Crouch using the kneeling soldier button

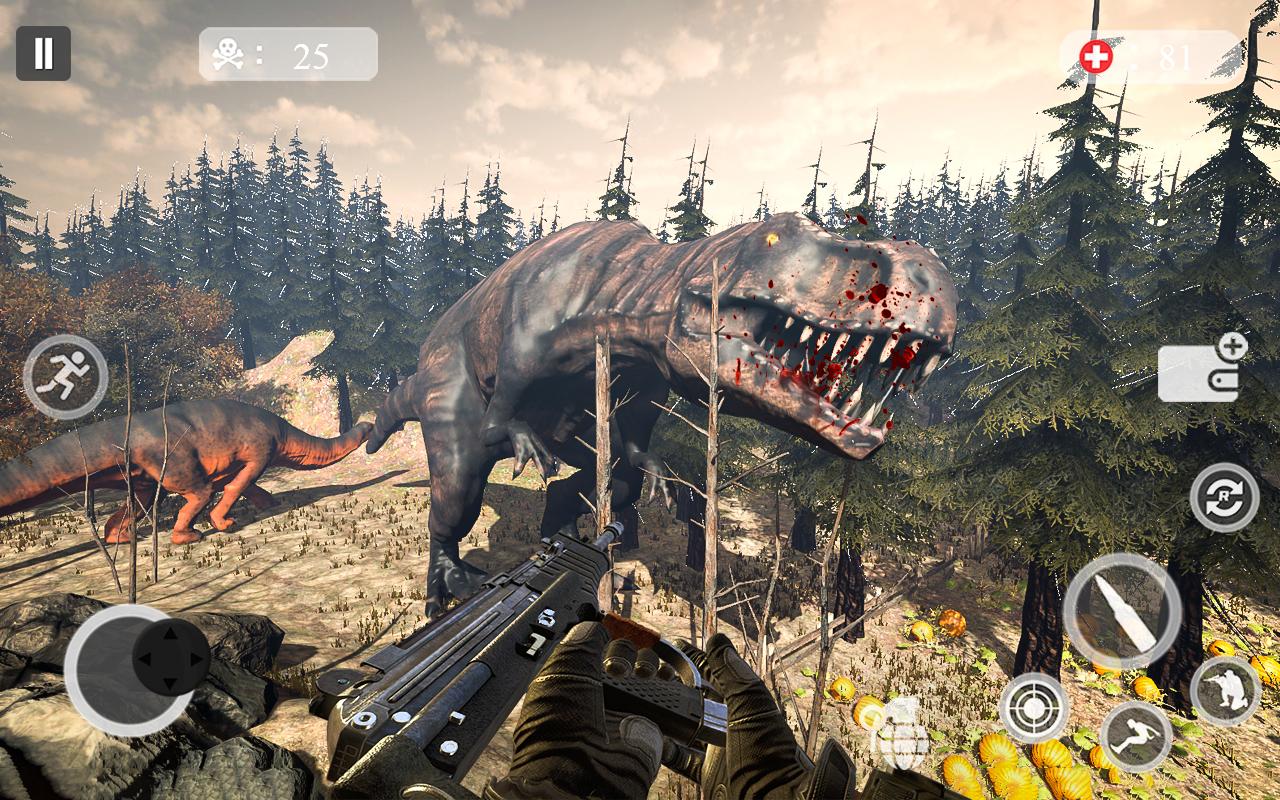point(1225,690)
